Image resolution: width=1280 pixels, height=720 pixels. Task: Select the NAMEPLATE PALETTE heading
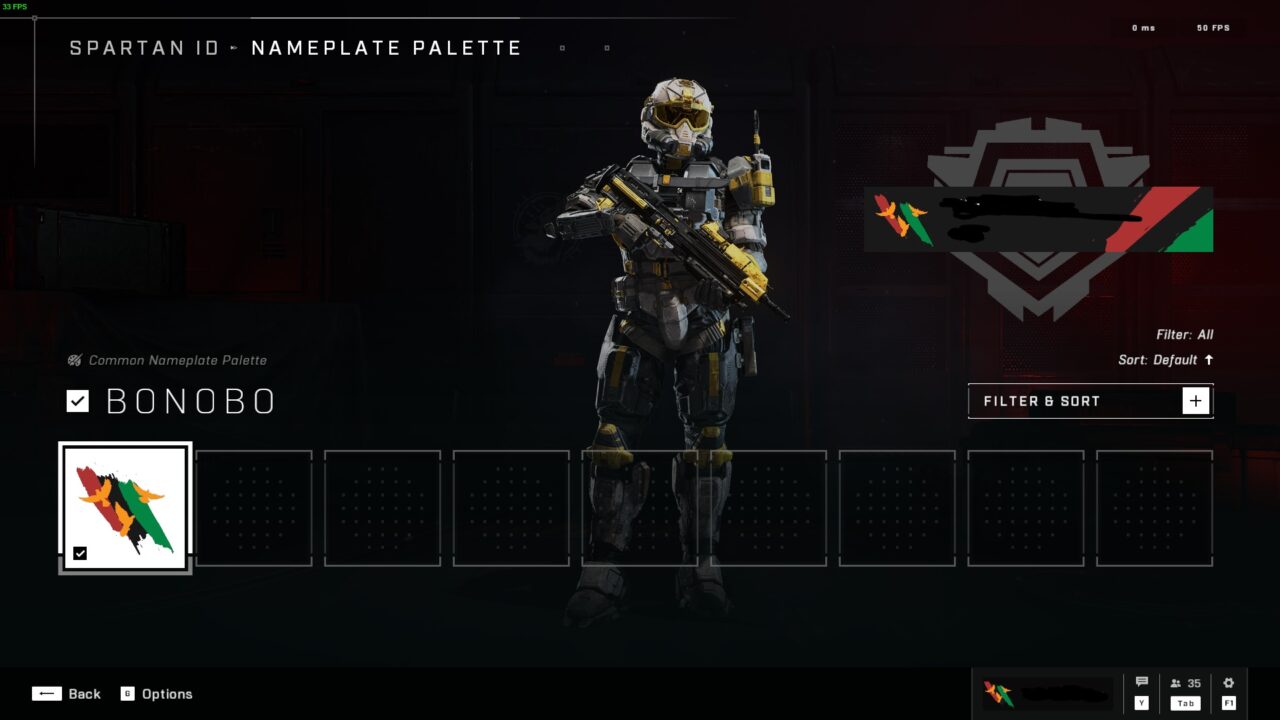tap(386, 47)
